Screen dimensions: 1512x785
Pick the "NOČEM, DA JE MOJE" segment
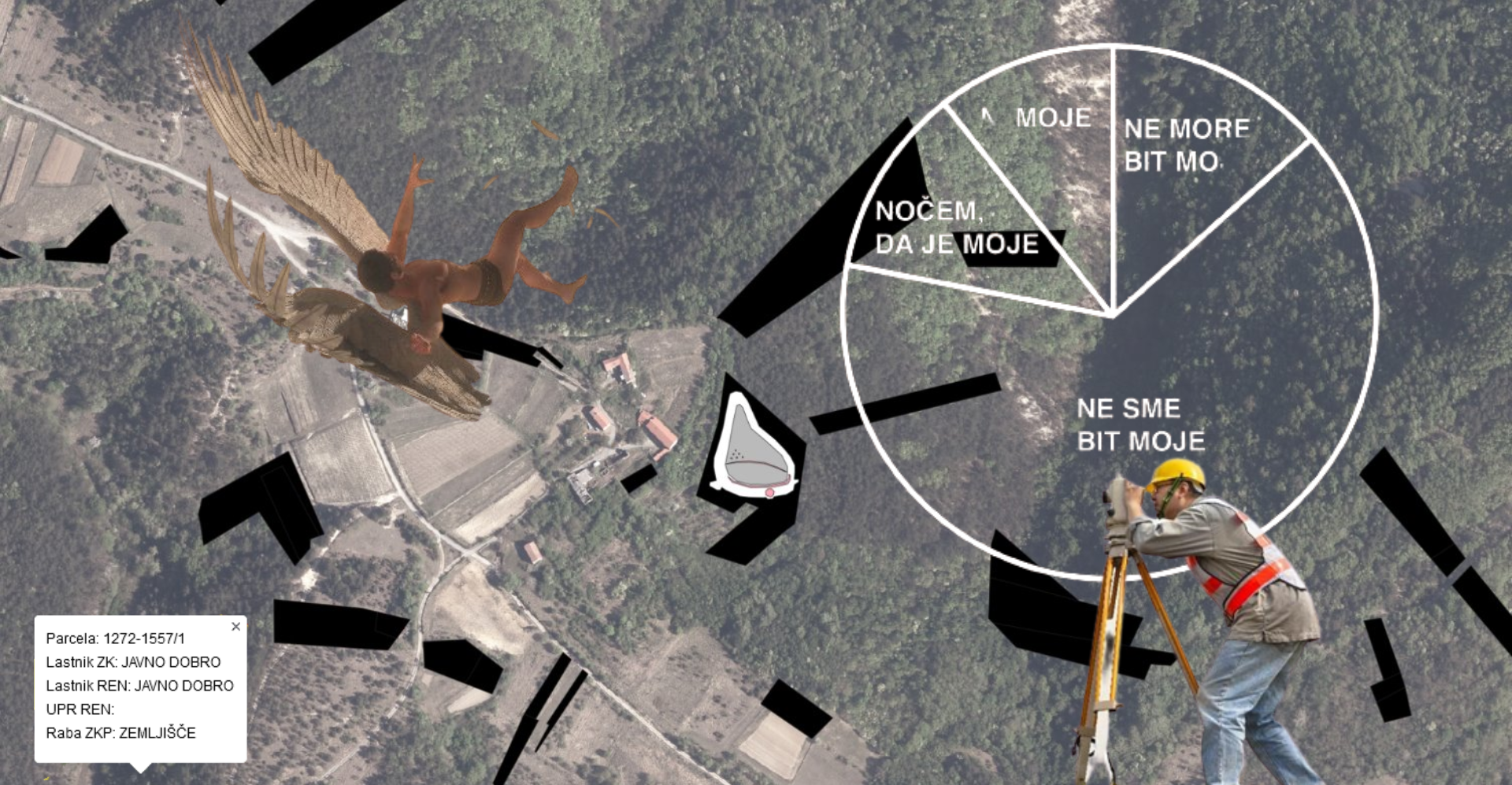click(956, 228)
